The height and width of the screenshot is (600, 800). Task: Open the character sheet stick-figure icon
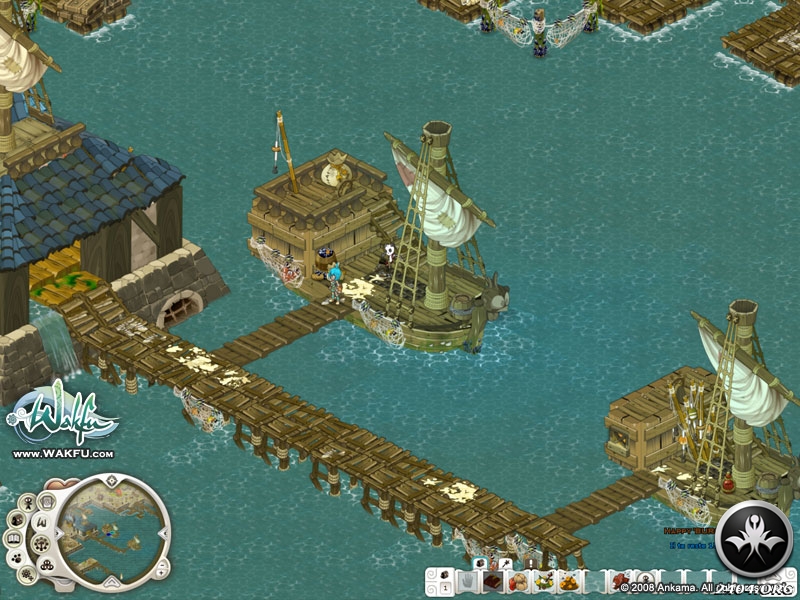[28, 503]
